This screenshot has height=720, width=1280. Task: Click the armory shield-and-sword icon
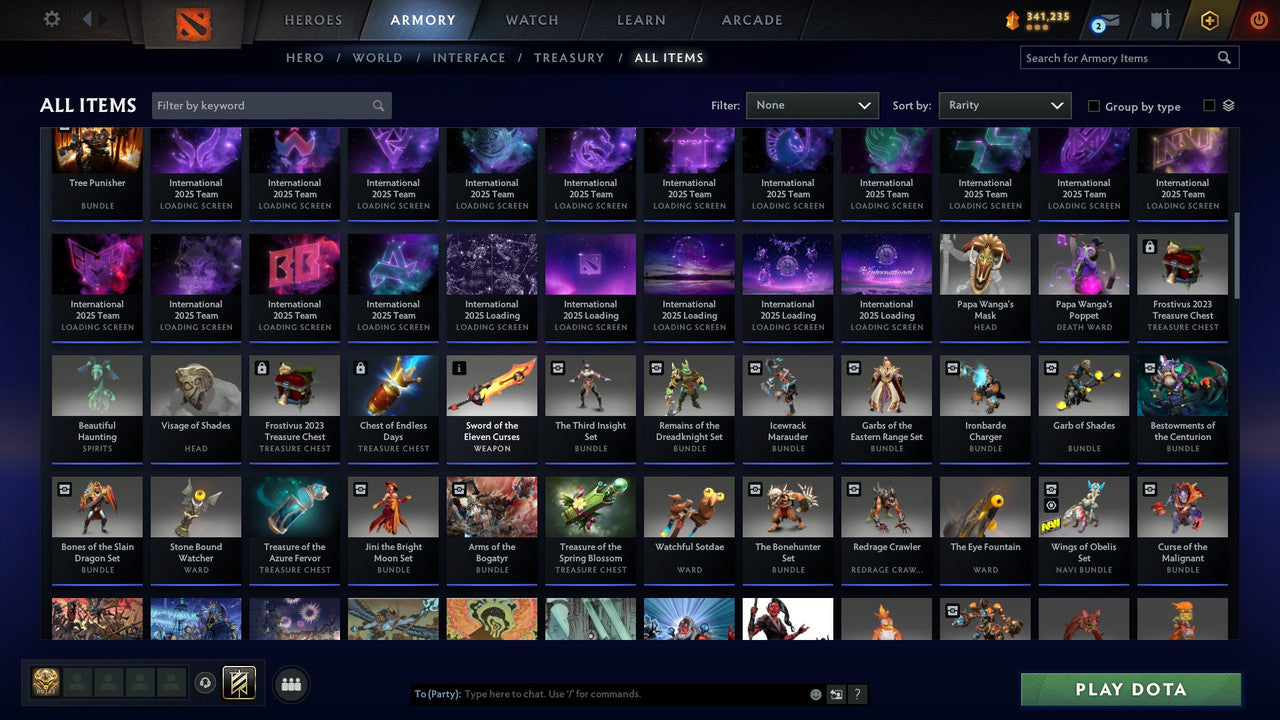[x=1158, y=19]
